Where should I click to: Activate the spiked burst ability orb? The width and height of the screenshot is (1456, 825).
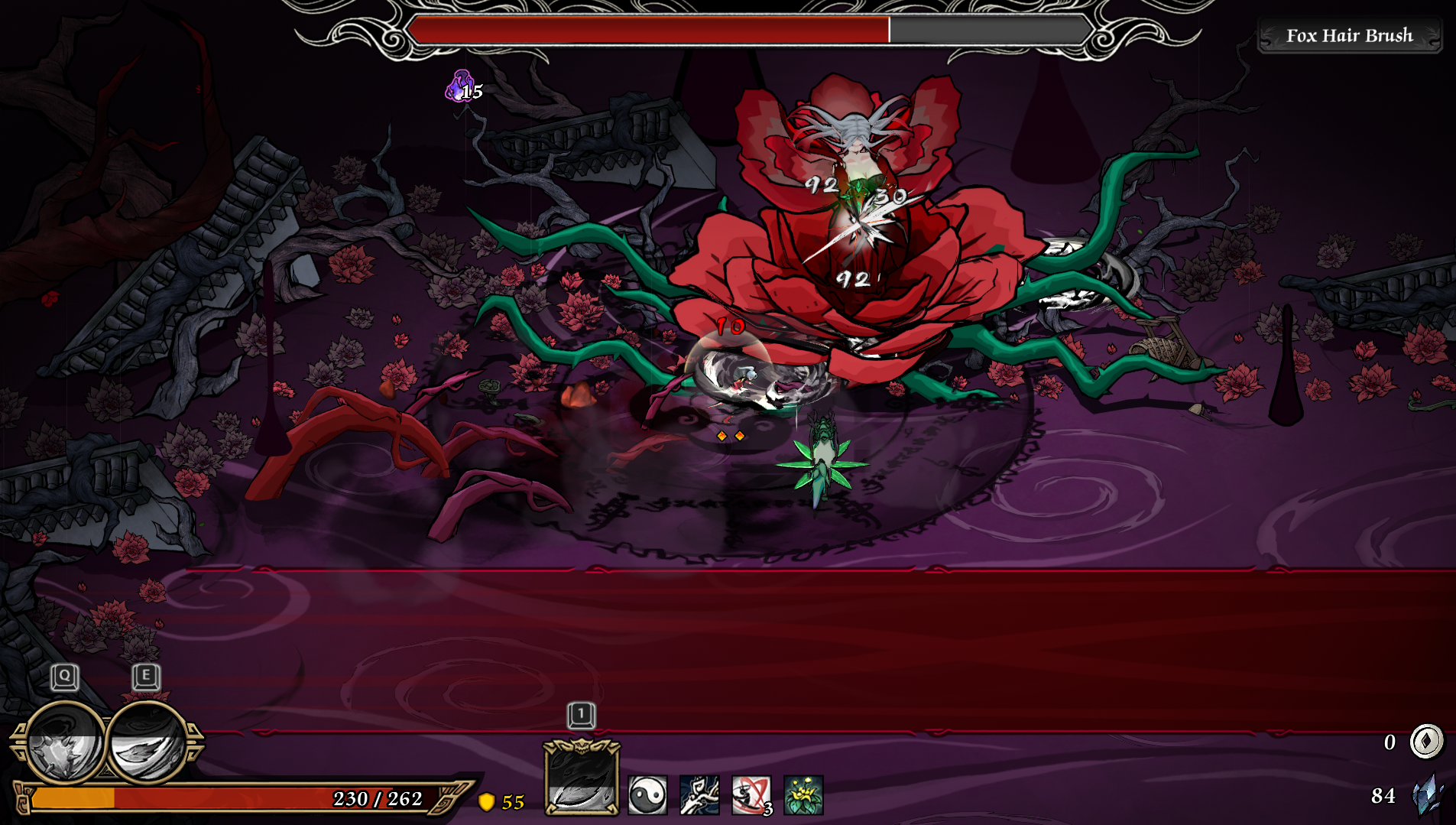pos(64,742)
